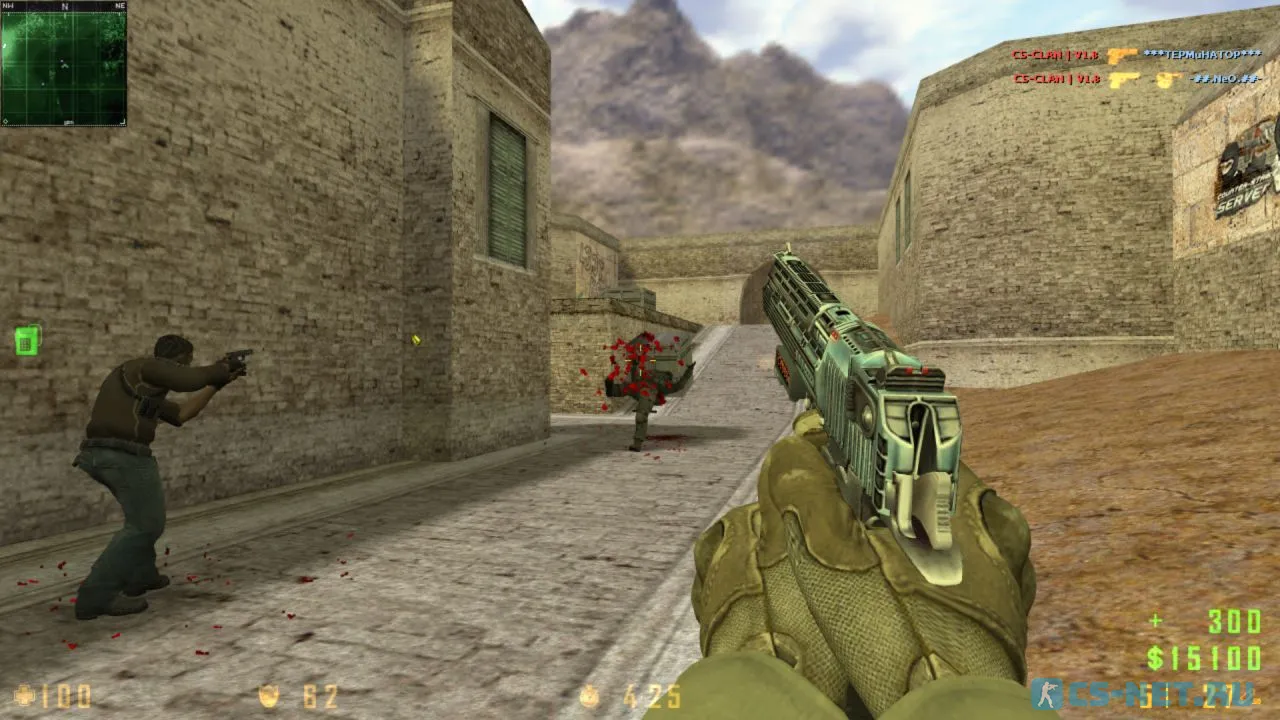Click the CT player icon on the CS-NET watermark
1280x720 pixels.
pos(1046,693)
